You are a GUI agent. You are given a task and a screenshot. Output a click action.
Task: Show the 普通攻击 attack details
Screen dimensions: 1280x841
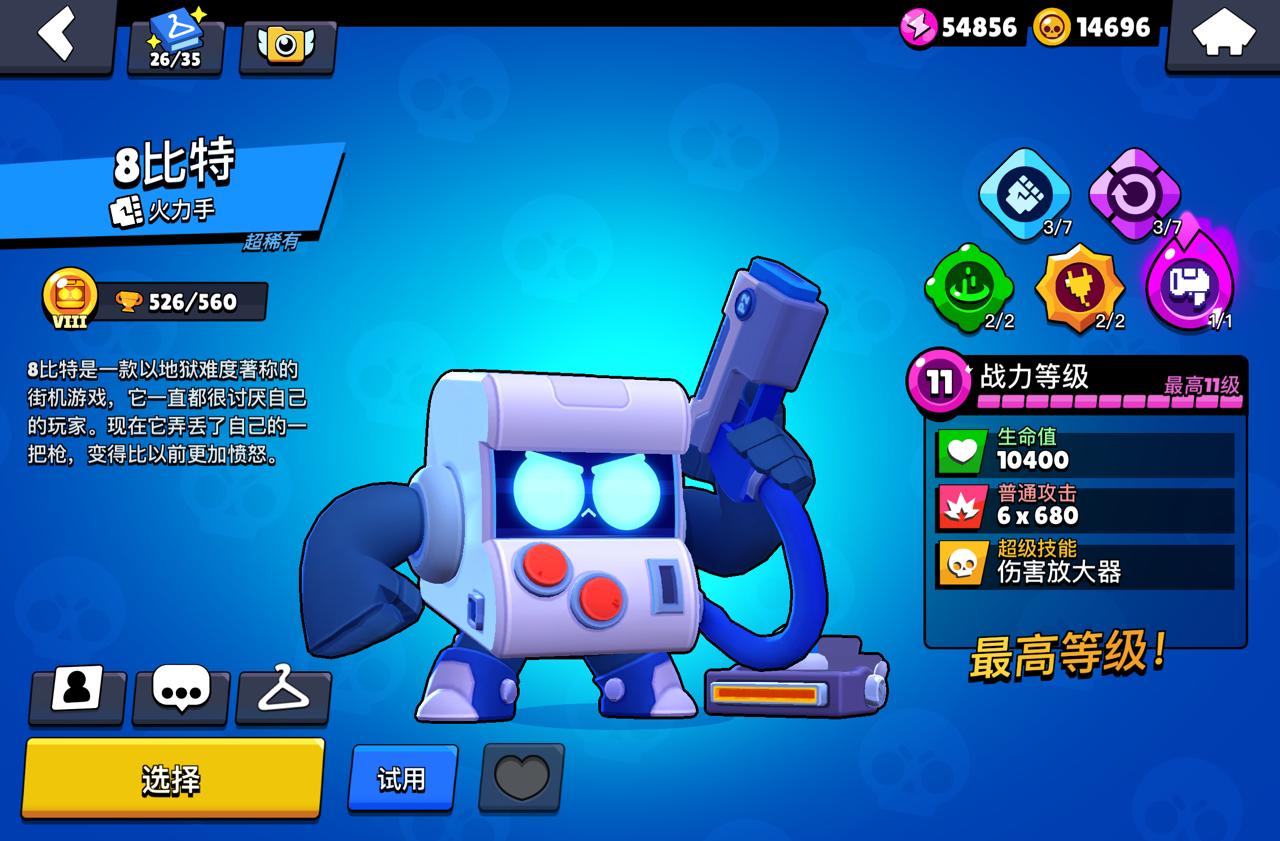tap(1086, 508)
